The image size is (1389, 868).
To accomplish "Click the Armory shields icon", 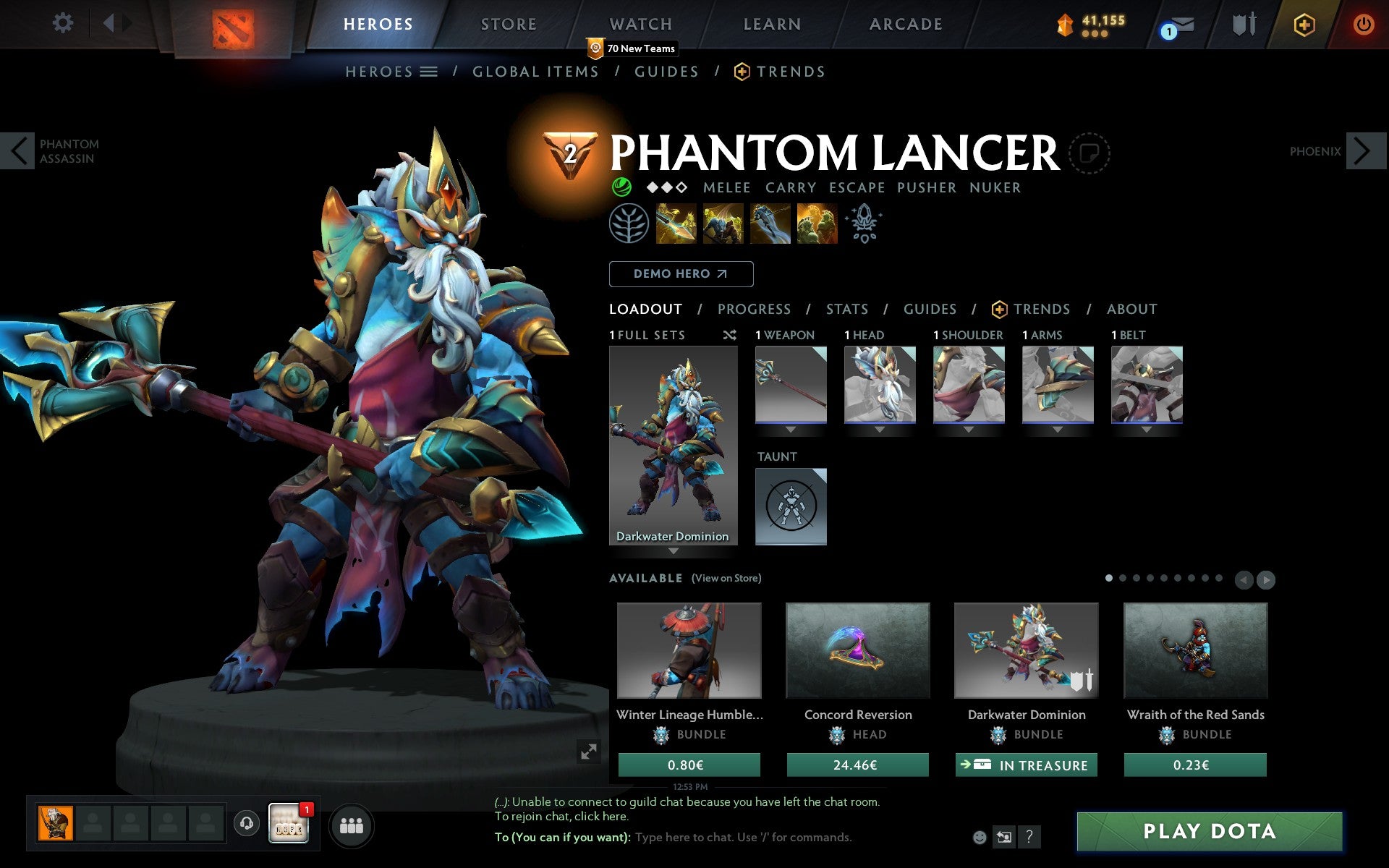I will [x=1242, y=24].
